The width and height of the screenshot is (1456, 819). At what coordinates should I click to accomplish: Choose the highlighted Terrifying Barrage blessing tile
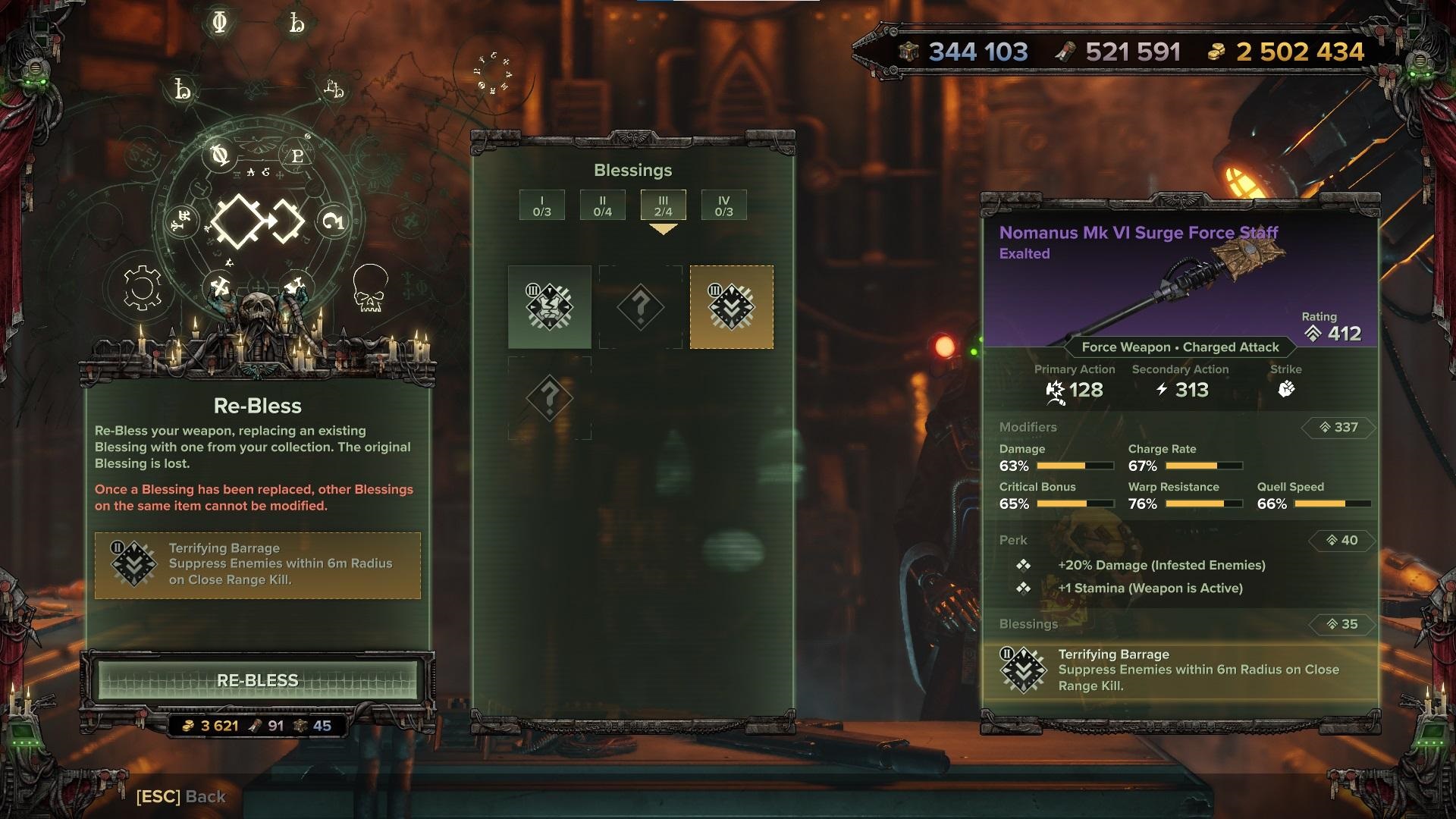coord(731,307)
